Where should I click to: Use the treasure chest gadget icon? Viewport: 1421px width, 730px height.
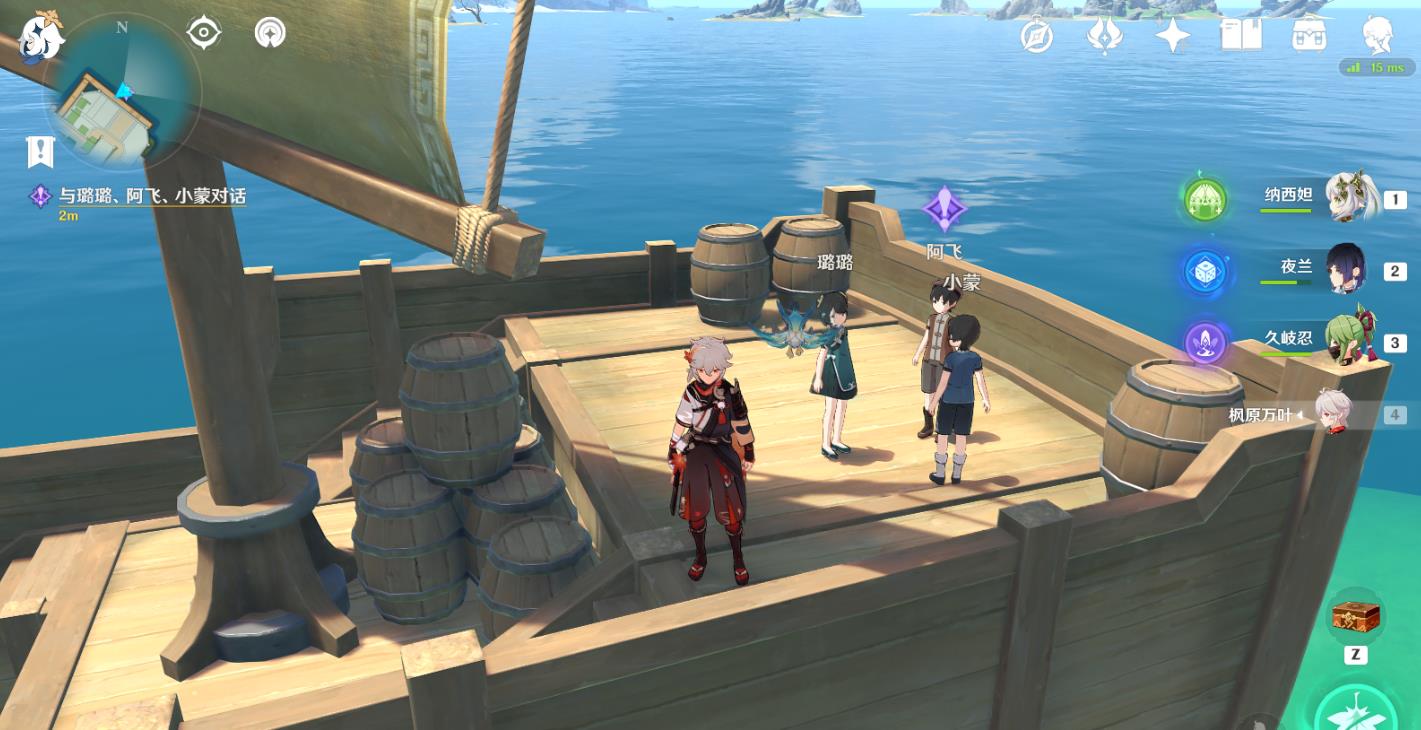[1355, 616]
